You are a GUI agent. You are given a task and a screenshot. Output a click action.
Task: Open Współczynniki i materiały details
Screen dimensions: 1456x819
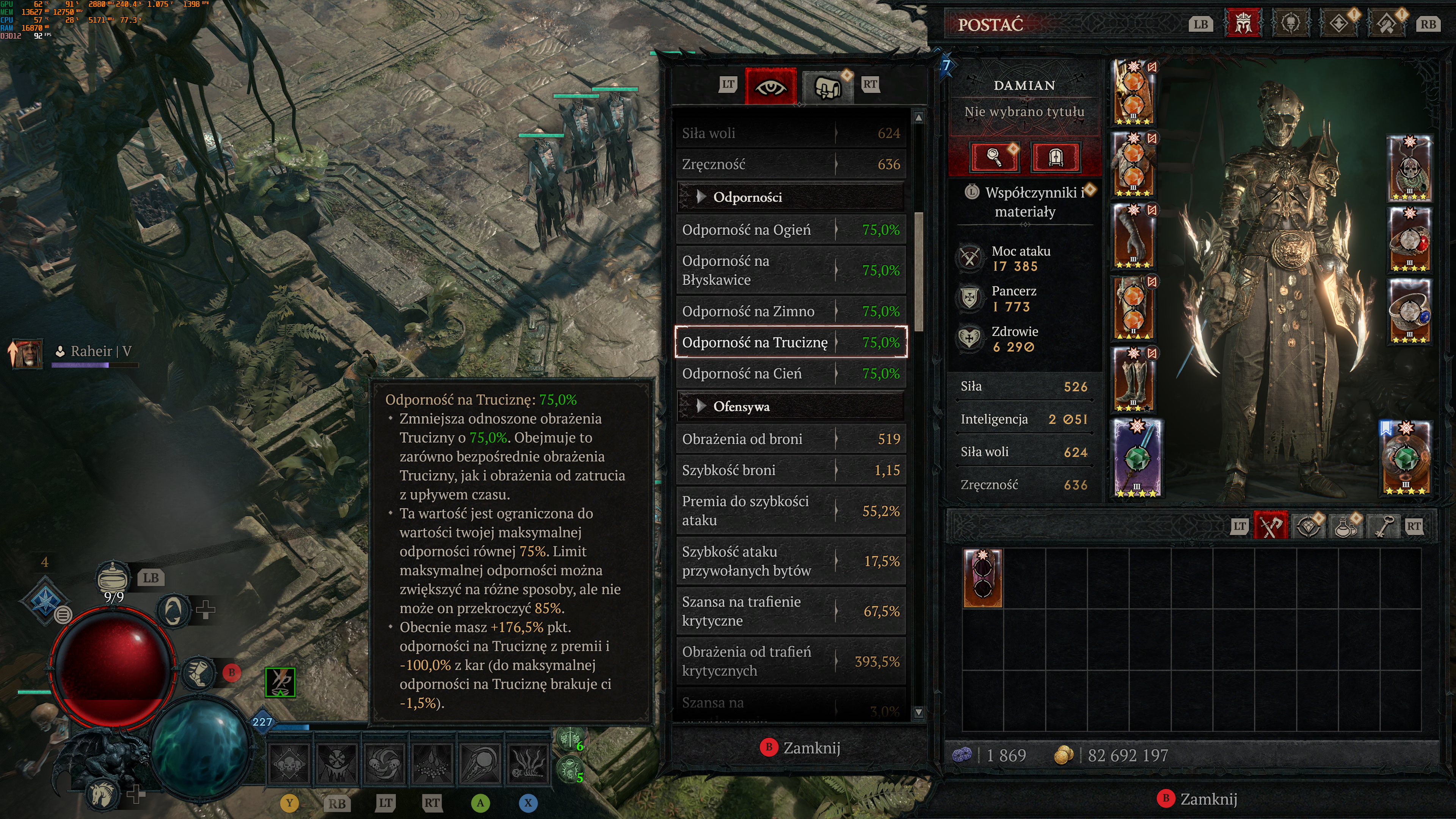(x=1025, y=202)
